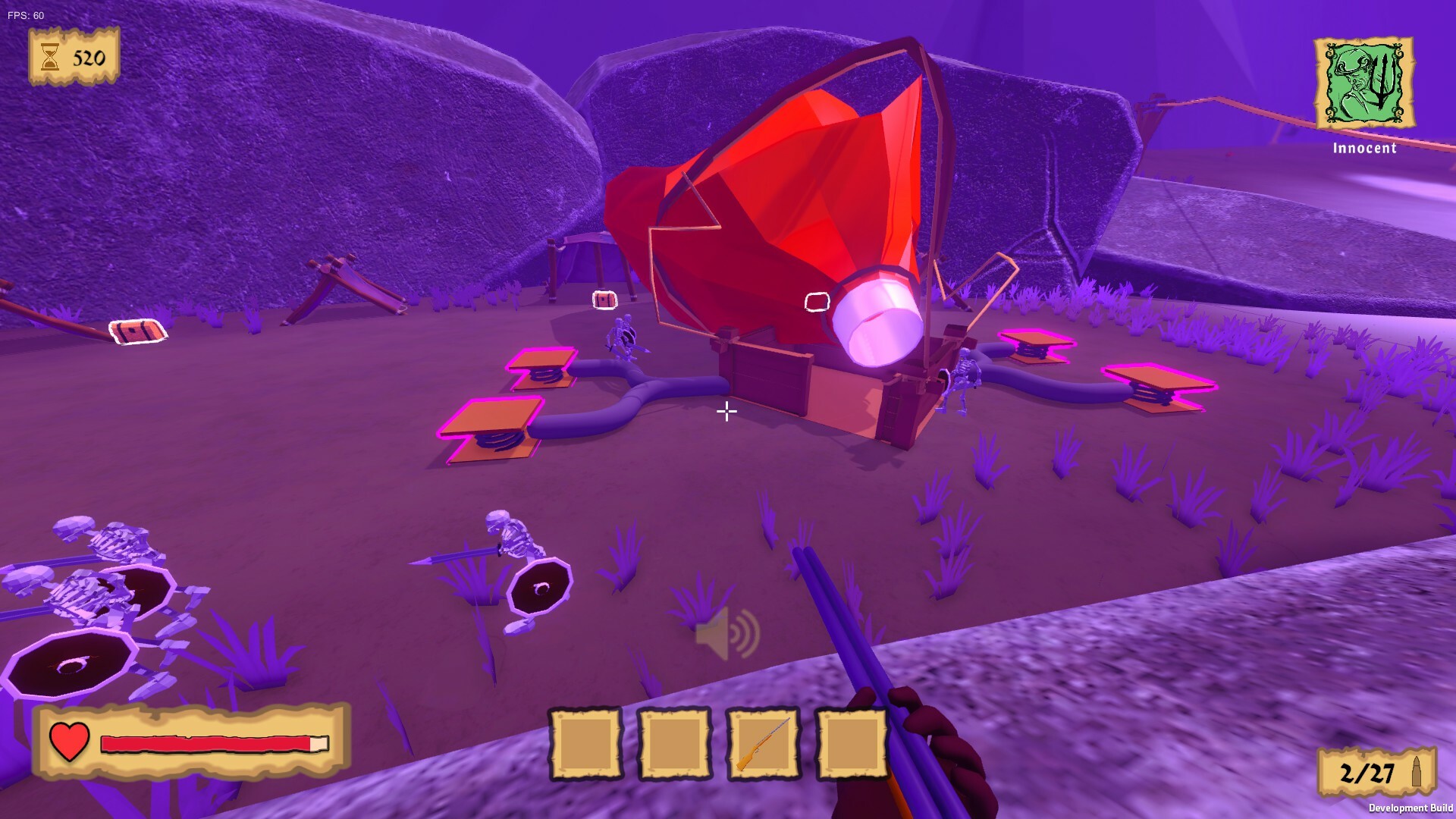The width and height of the screenshot is (1456, 819).
Task: Click the crosshair reticle at screen center
Action: tap(726, 412)
